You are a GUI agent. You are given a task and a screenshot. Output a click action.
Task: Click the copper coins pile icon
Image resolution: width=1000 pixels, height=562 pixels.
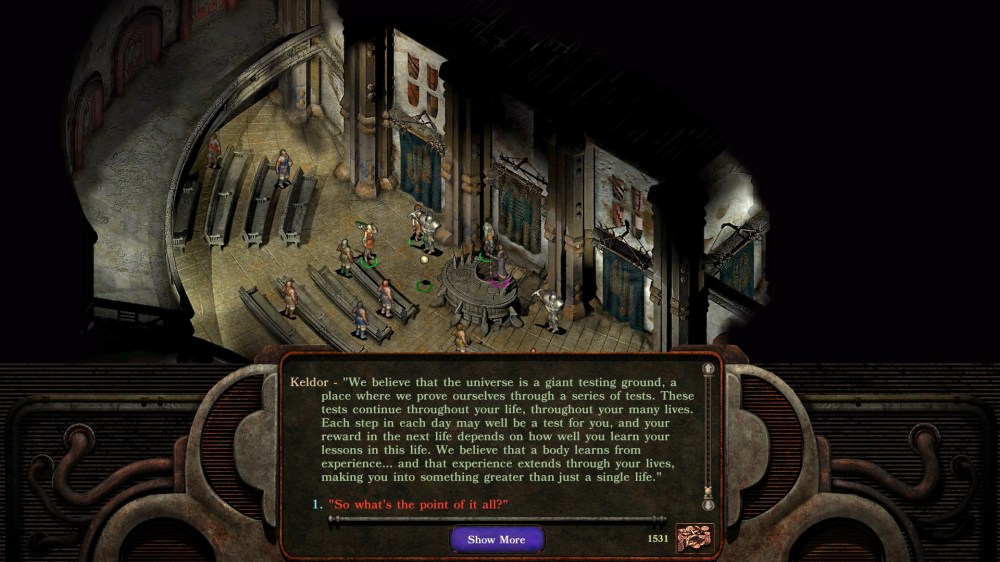695,538
